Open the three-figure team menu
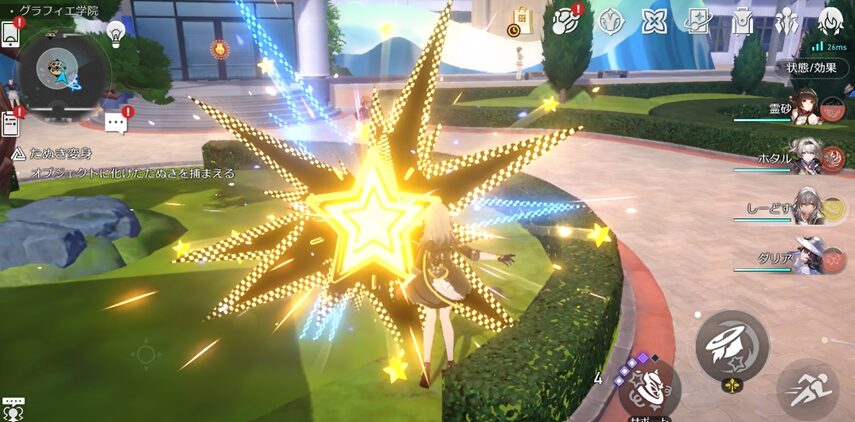Screen dimensions: 855x422 point(785,20)
